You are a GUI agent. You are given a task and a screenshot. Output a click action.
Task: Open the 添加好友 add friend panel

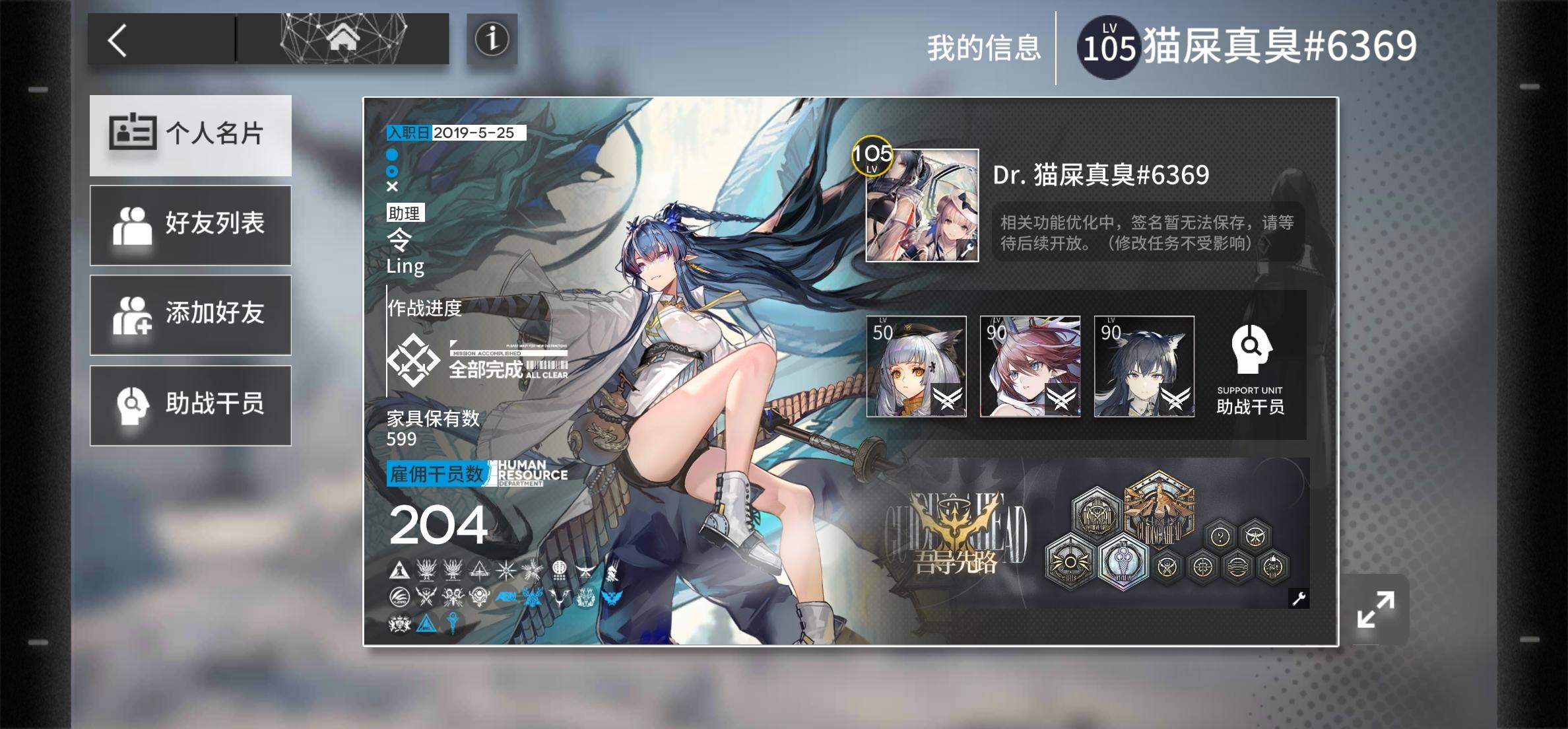coord(191,315)
